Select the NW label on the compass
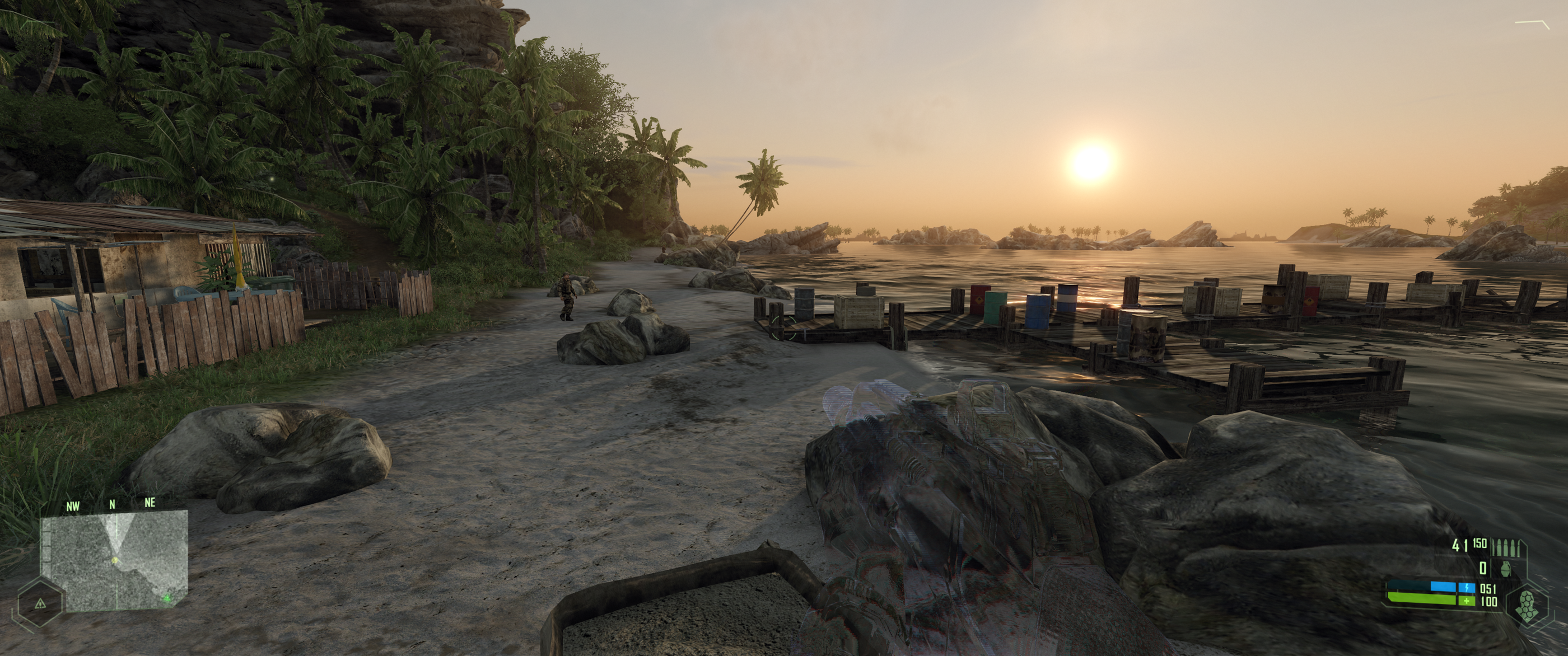This screenshot has height=656, width=1568. 73,505
